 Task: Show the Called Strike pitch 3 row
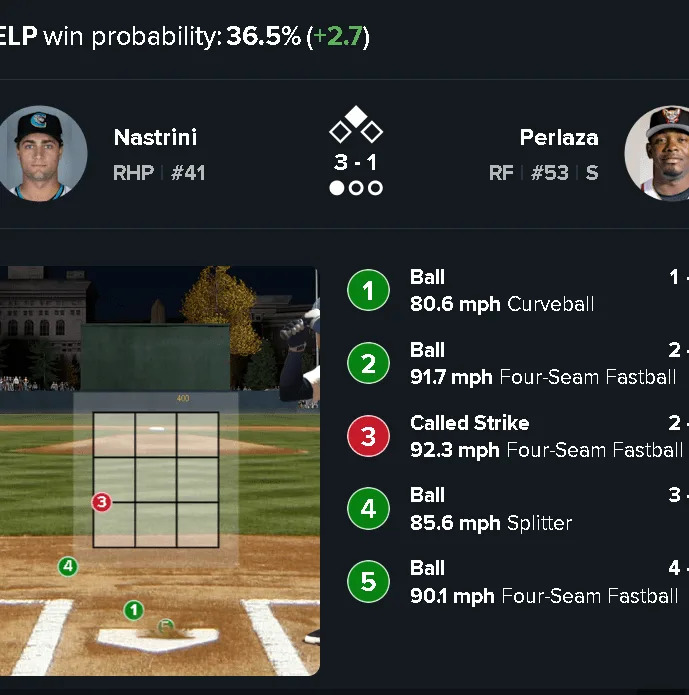tap(515, 436)
